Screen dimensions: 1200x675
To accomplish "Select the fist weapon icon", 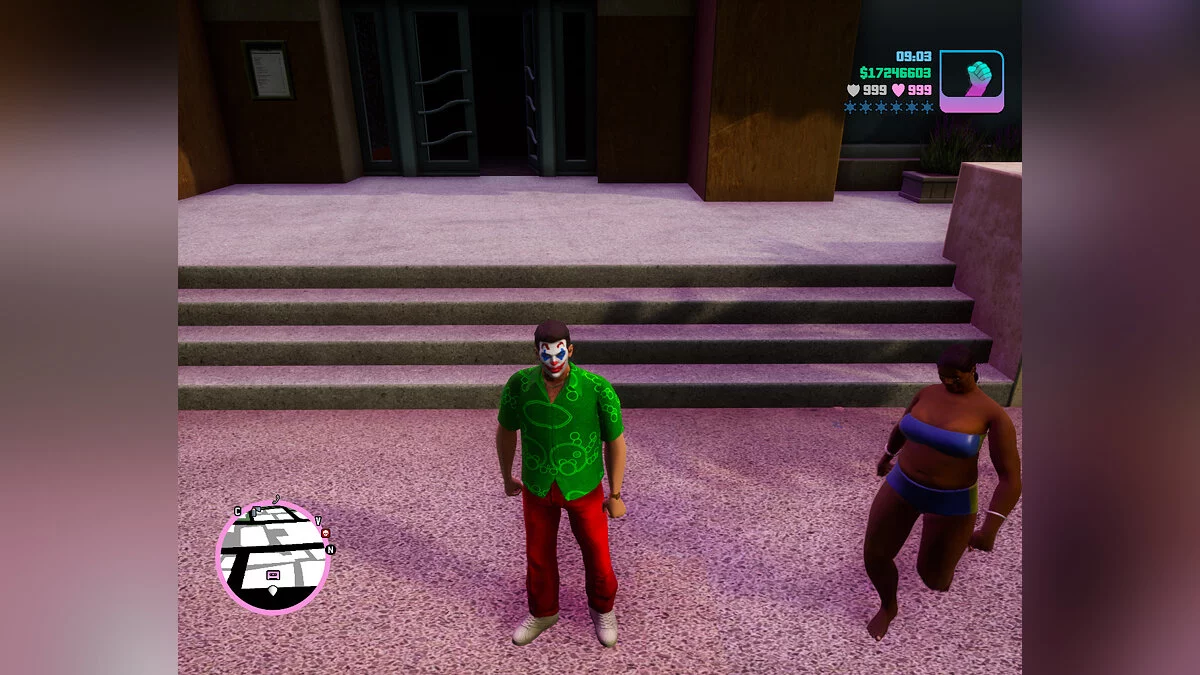I will 971,81.
